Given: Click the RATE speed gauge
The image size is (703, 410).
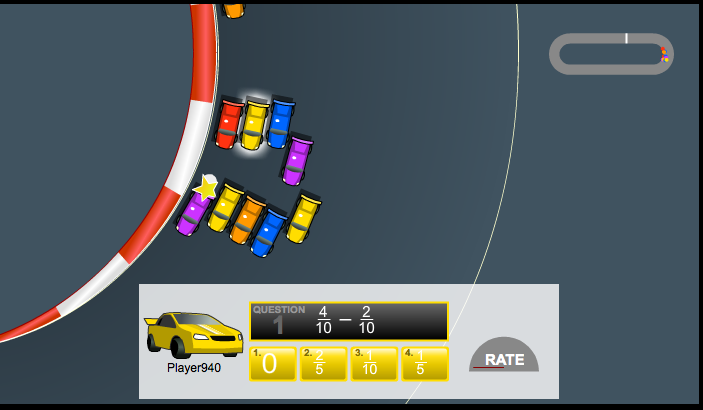Looking at the screenshot, I should 504,356.
